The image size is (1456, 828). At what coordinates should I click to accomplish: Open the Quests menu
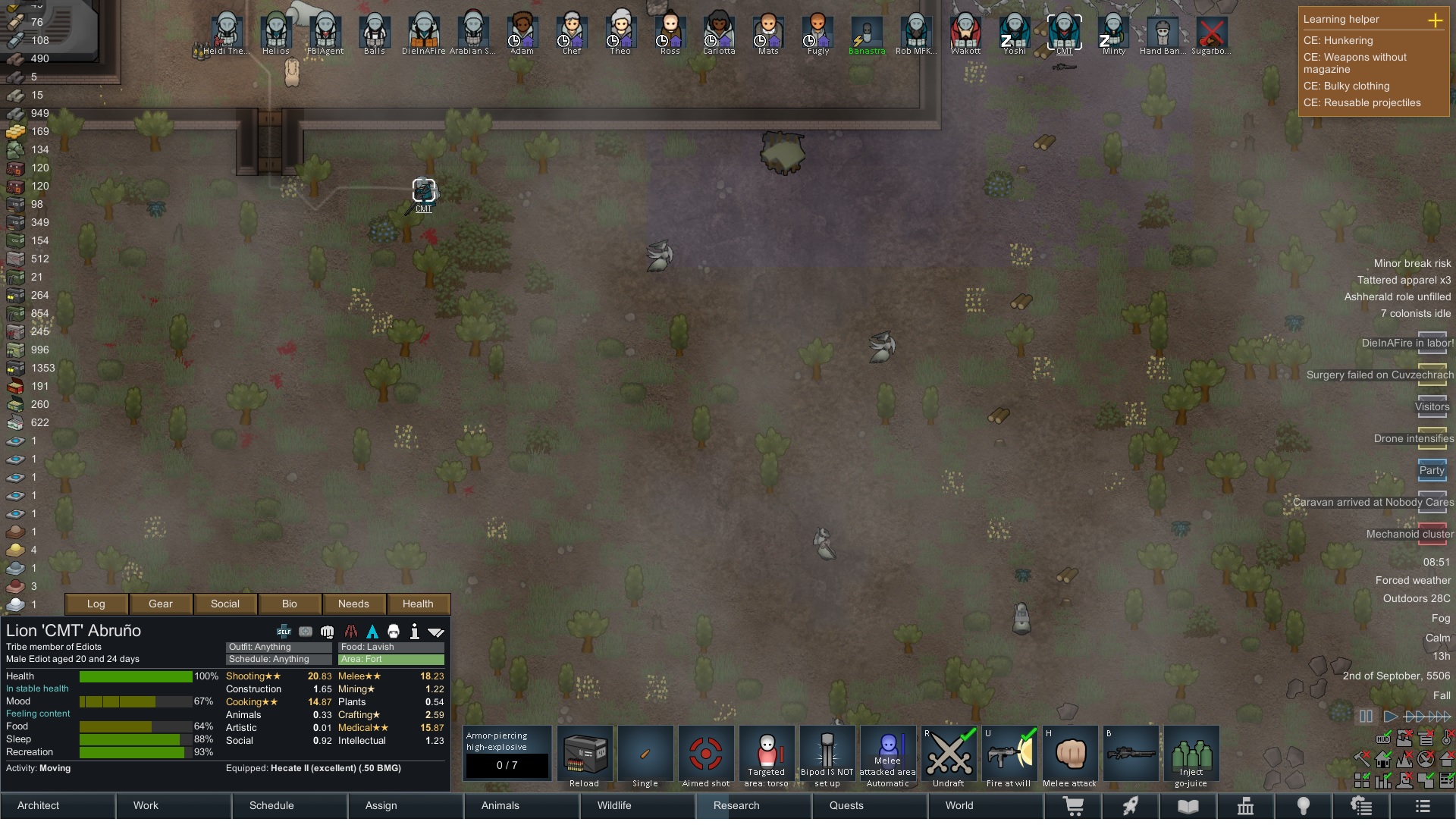click(846, 805)
